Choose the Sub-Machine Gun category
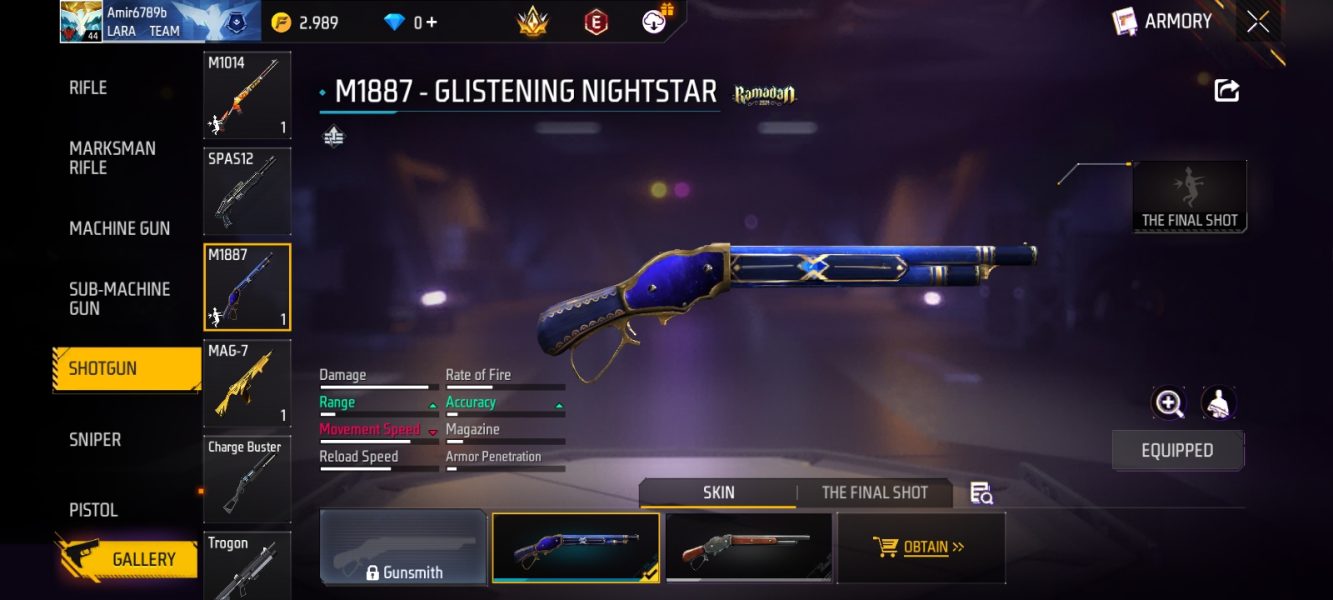Viewport: 1333px width, 600px height. (119, 298)
